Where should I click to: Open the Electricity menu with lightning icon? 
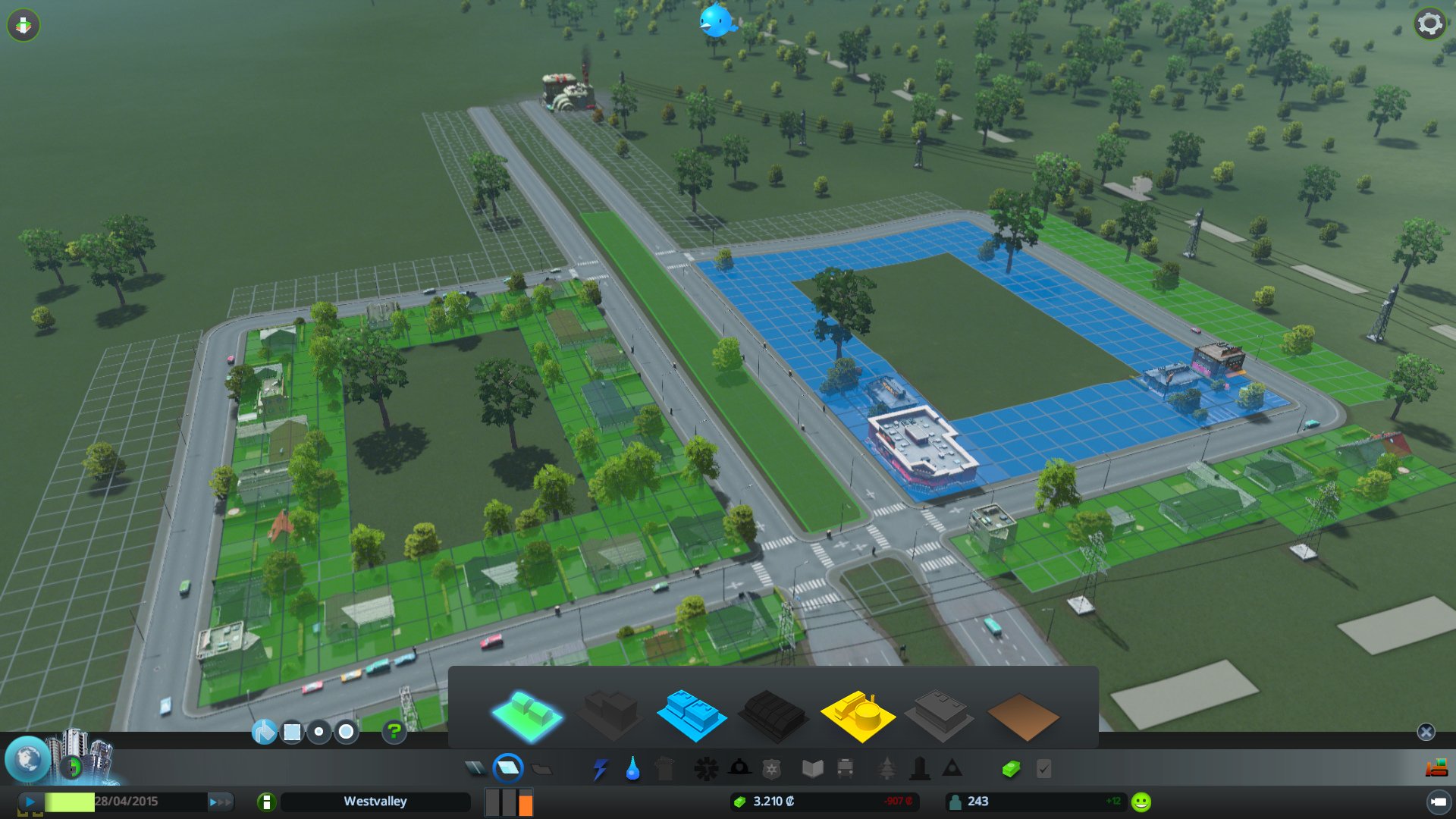pyautogui.click(x=601, y=768)
